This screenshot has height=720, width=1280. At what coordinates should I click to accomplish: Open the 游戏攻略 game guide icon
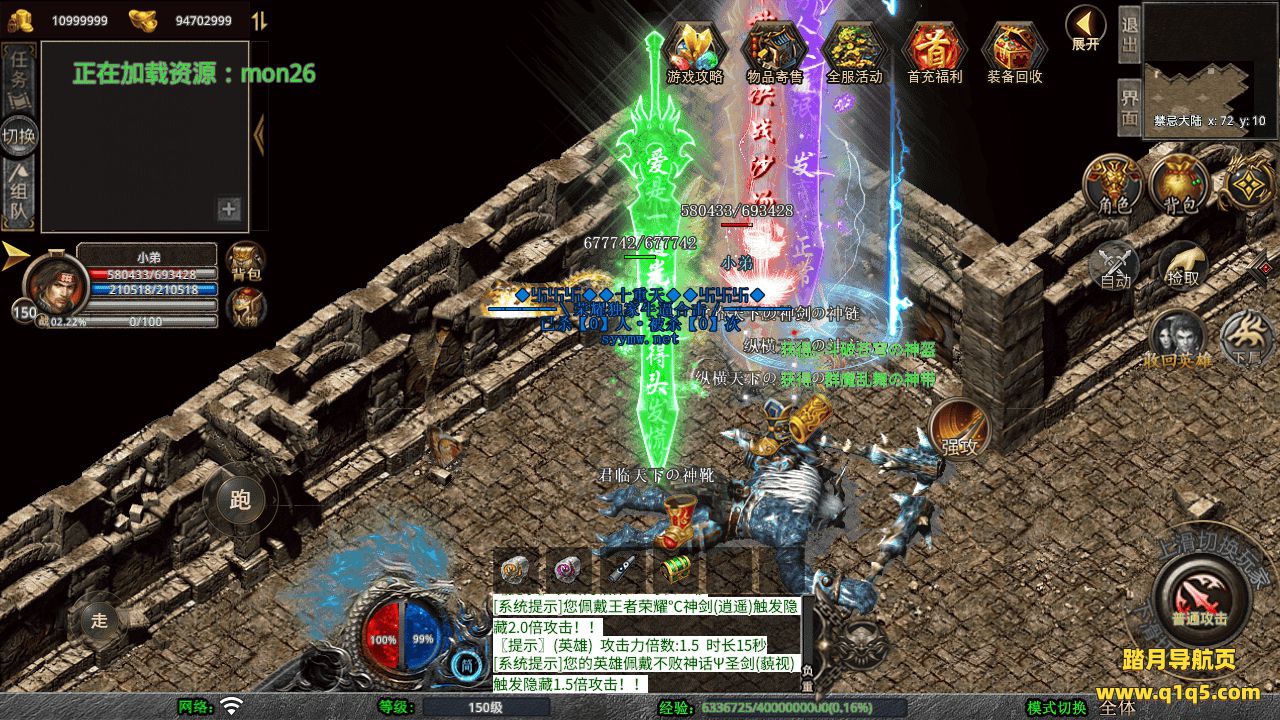tap(695, 50)
